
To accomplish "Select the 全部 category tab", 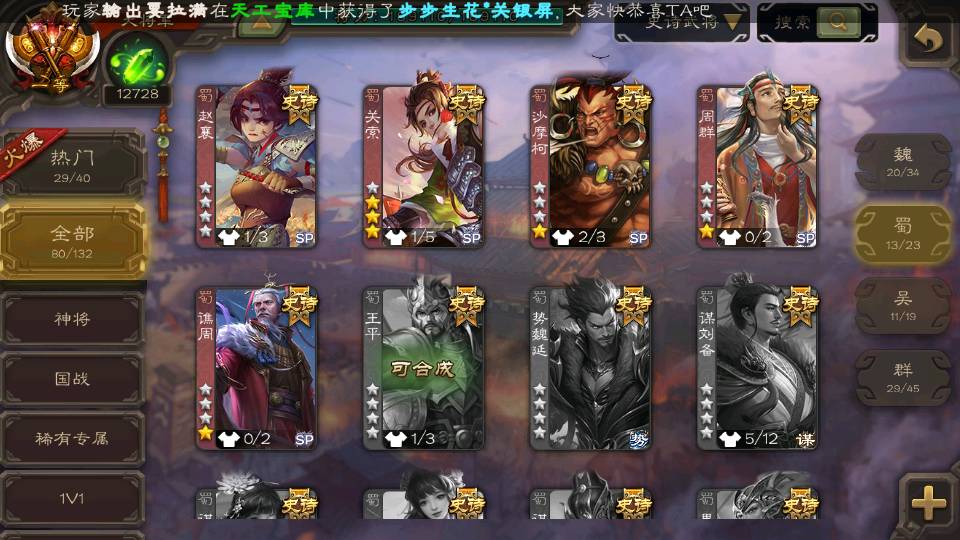I will 72,240.
